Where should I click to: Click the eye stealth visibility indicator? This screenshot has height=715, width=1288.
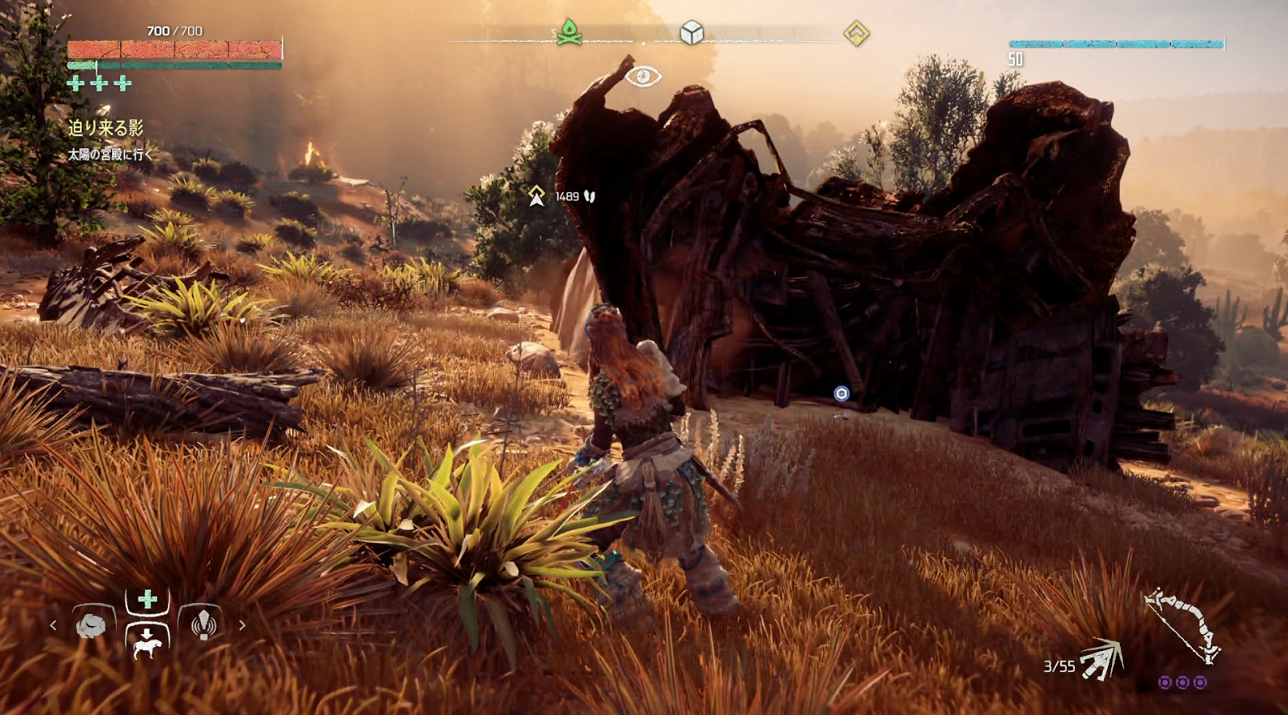tap(643, 76)
